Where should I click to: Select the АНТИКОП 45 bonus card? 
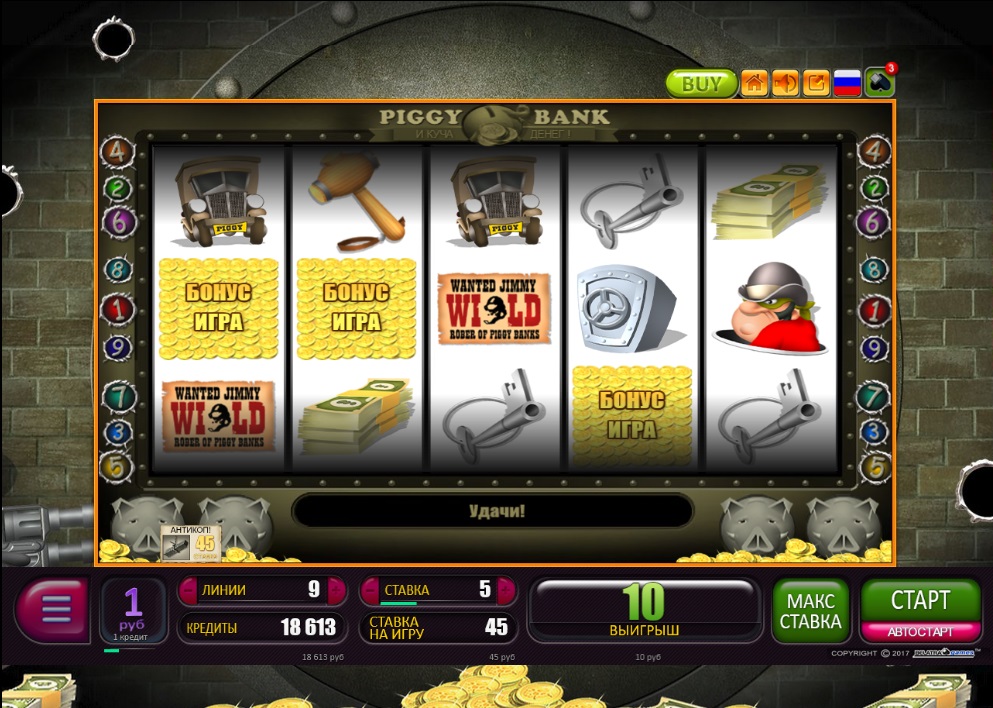click(190, 541)
